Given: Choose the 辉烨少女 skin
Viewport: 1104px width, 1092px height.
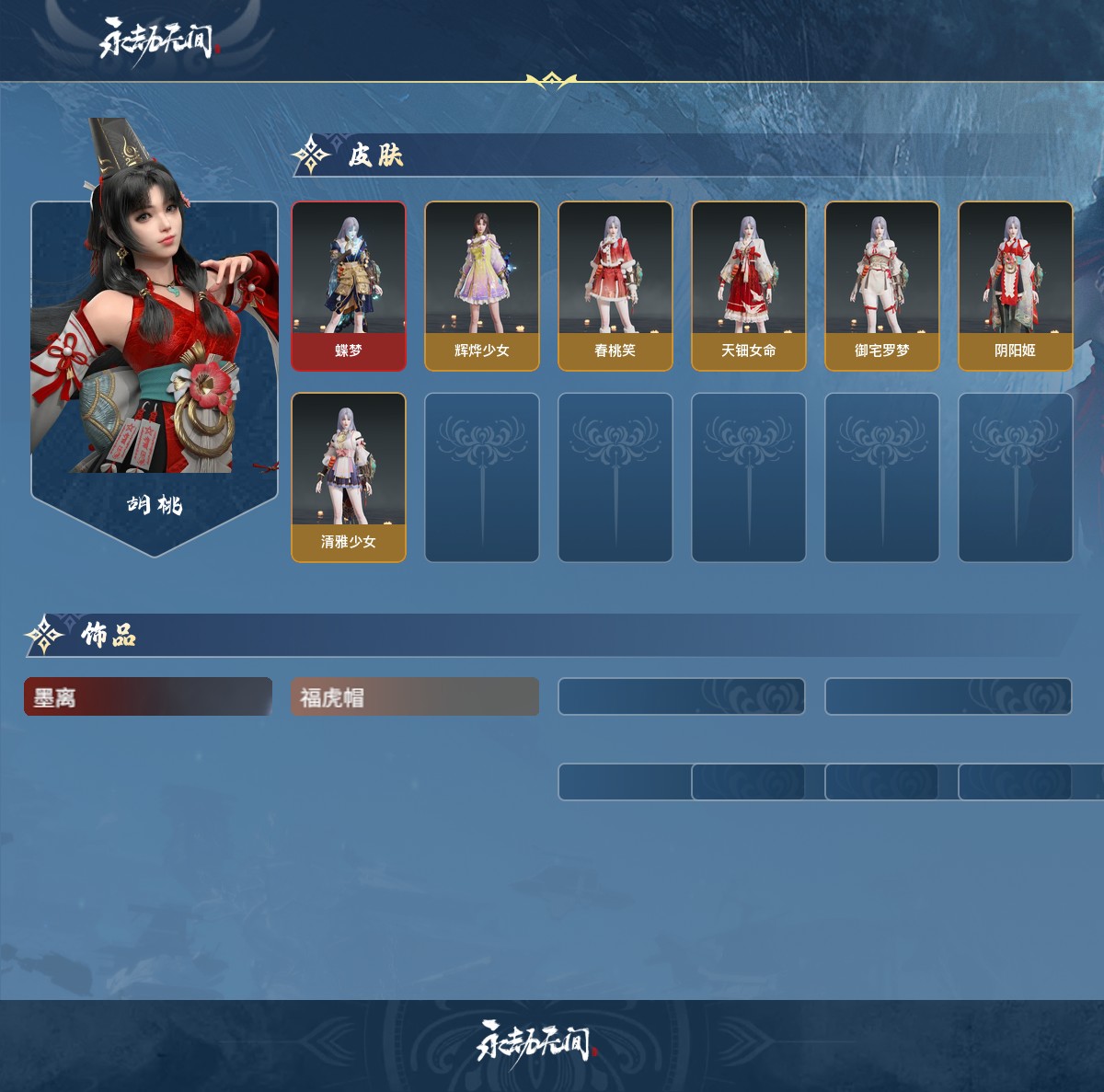Looking at the screenshot, I should coord(482,286).
